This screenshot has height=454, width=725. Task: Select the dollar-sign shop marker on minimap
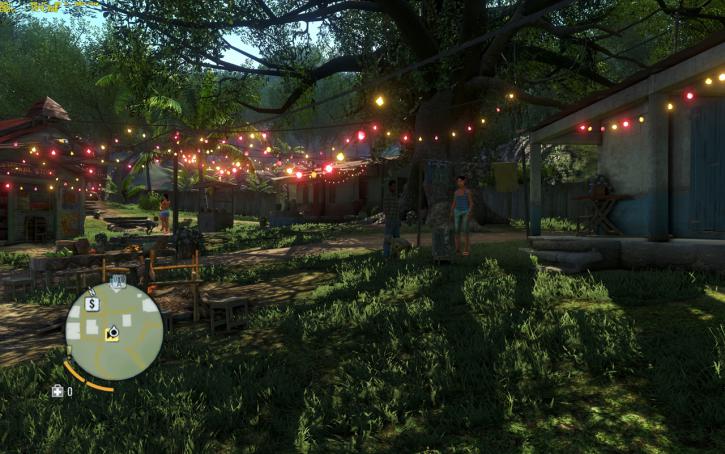92,304
